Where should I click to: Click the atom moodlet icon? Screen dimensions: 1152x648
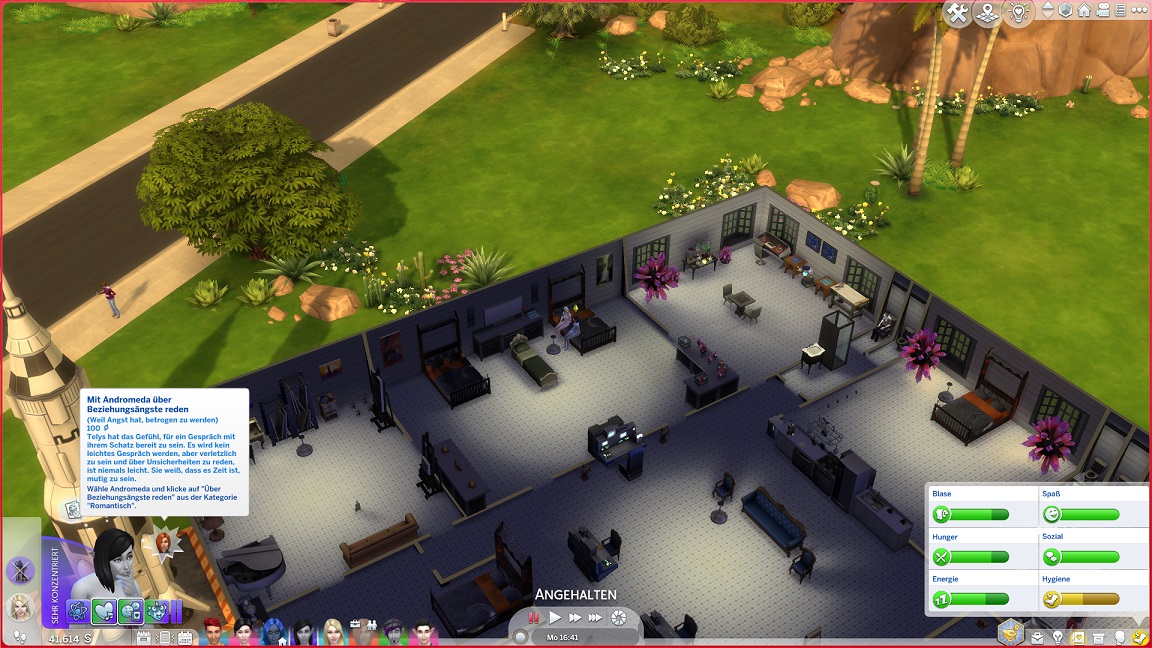[79, 611]
